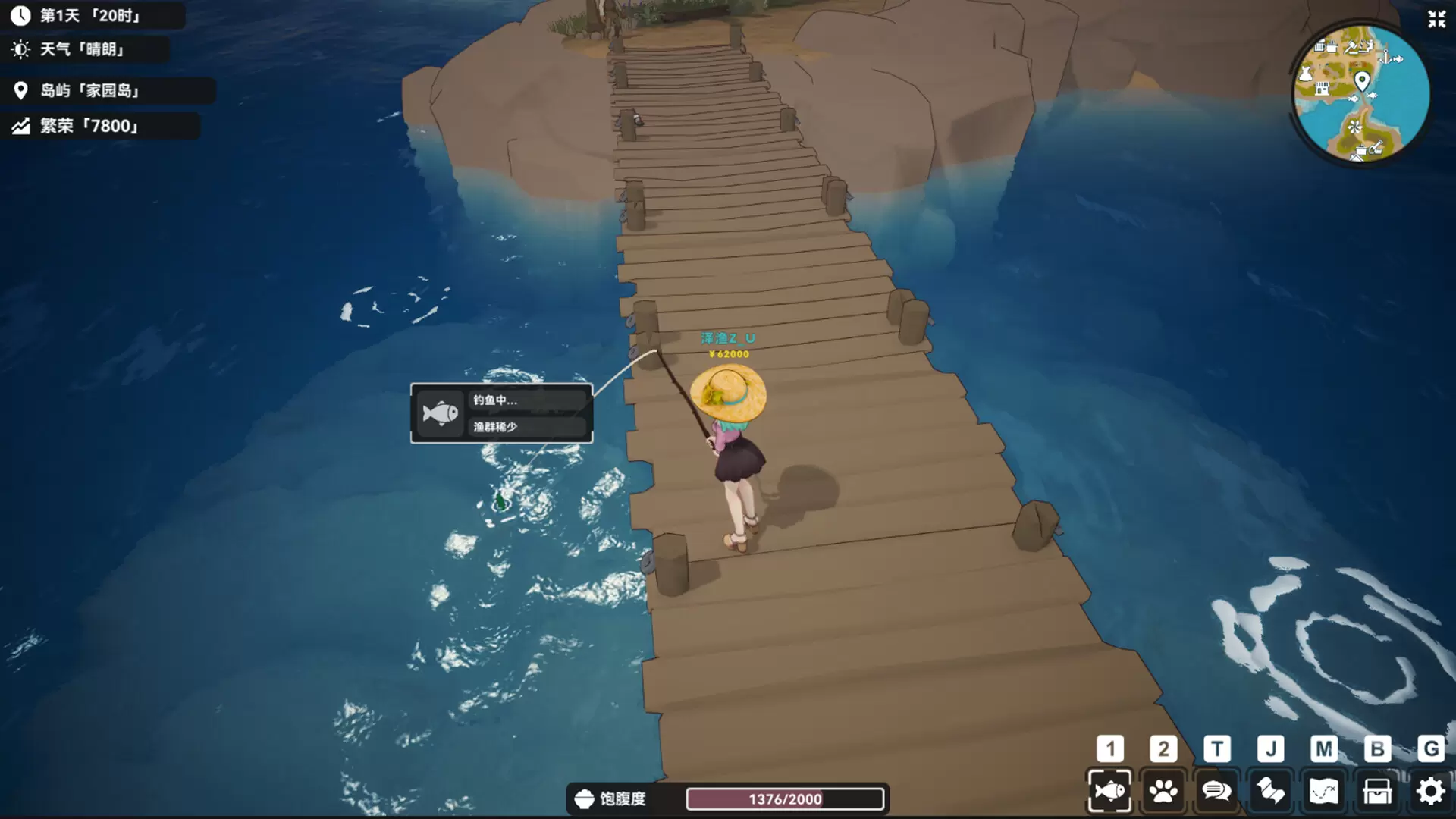
Task: Click the circular island minimap
Action: point(1361,93)
